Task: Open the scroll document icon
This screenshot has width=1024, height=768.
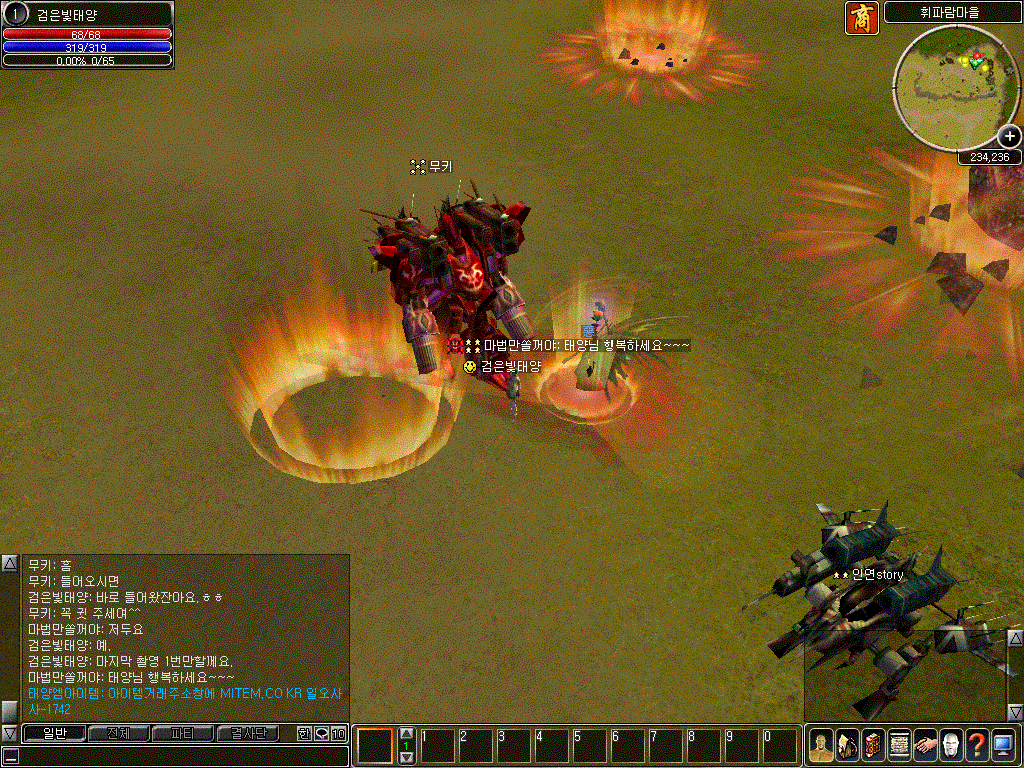Action: 899,745
